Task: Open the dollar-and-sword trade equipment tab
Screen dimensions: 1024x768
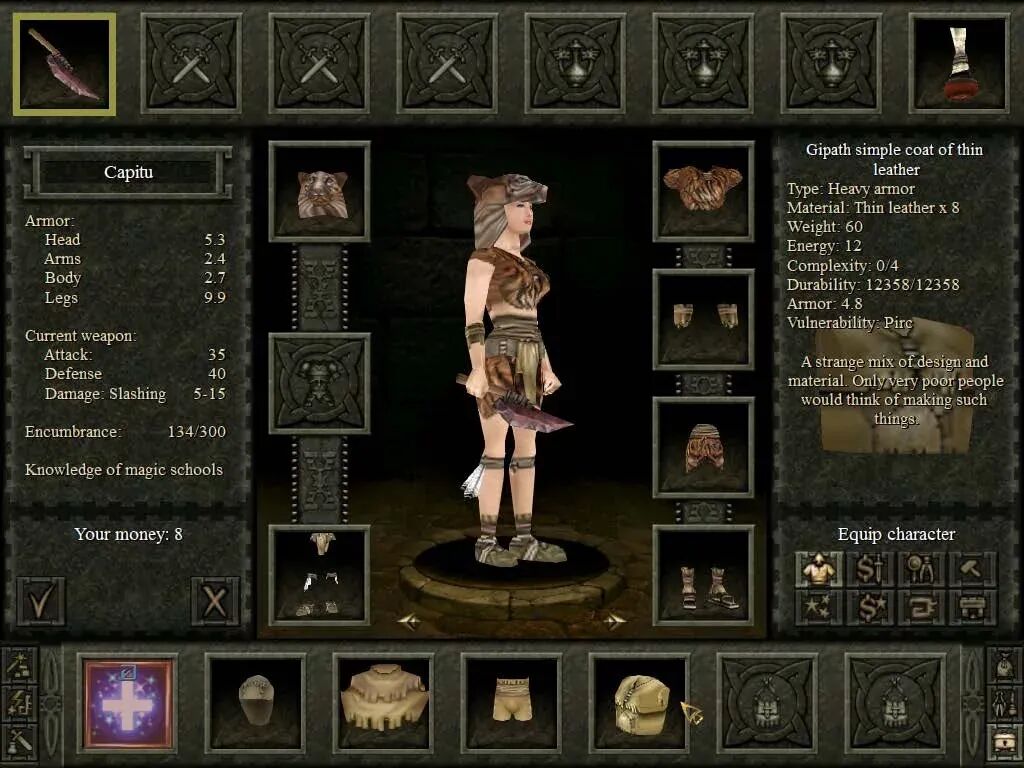Action: [870, 569]
